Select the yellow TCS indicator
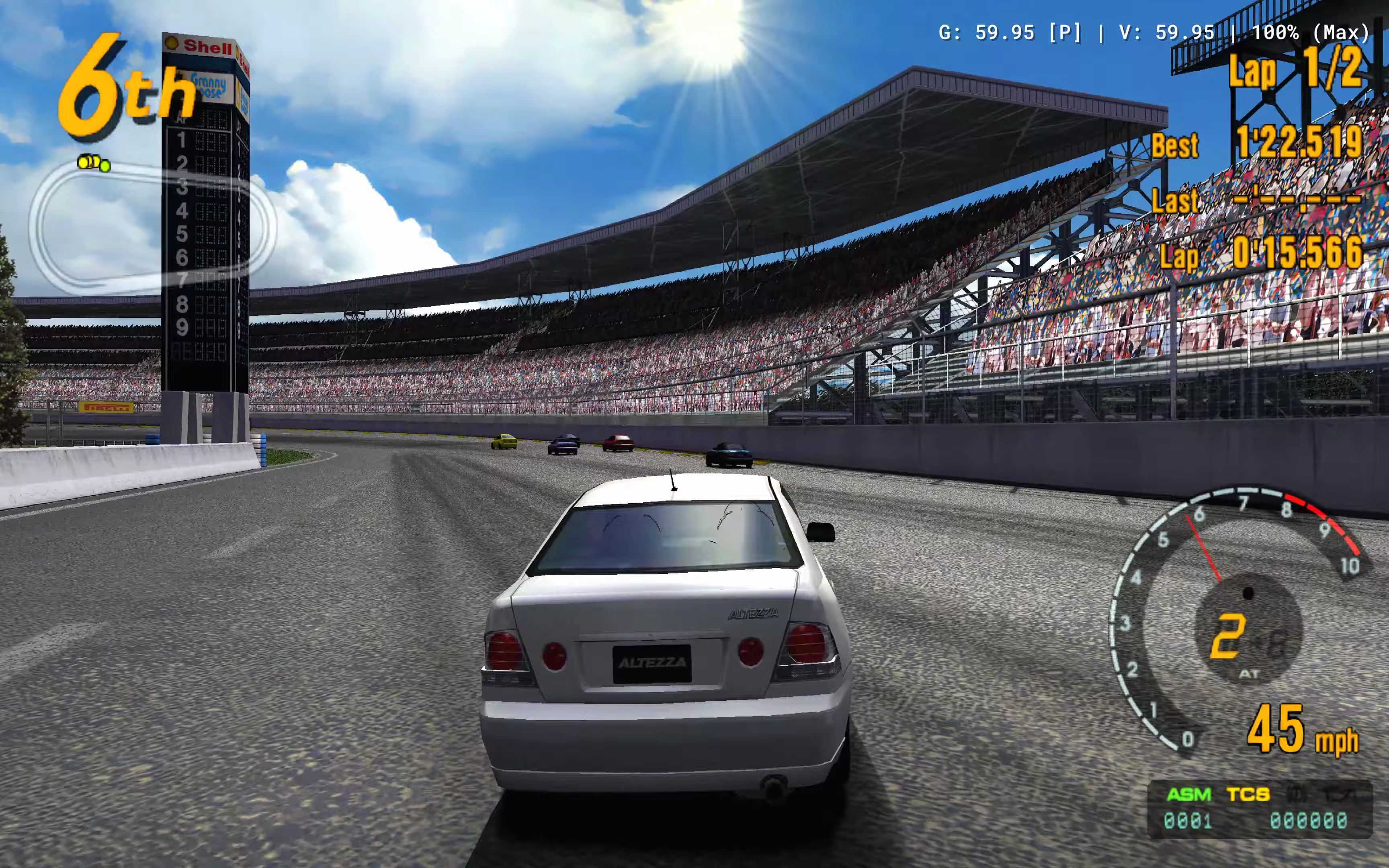1389x868 pixels. point(1248,794)
